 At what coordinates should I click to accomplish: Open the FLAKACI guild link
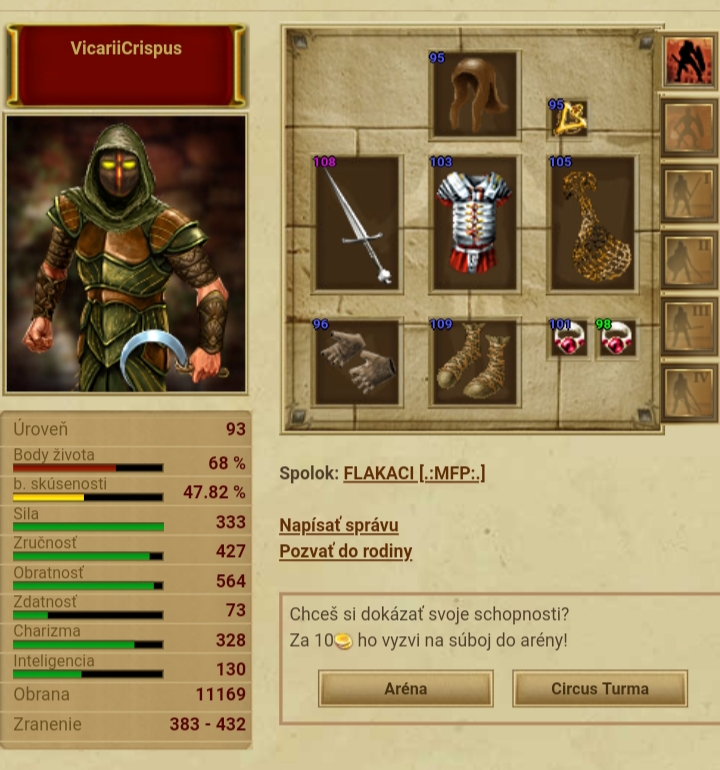click(x=414, y=473)
